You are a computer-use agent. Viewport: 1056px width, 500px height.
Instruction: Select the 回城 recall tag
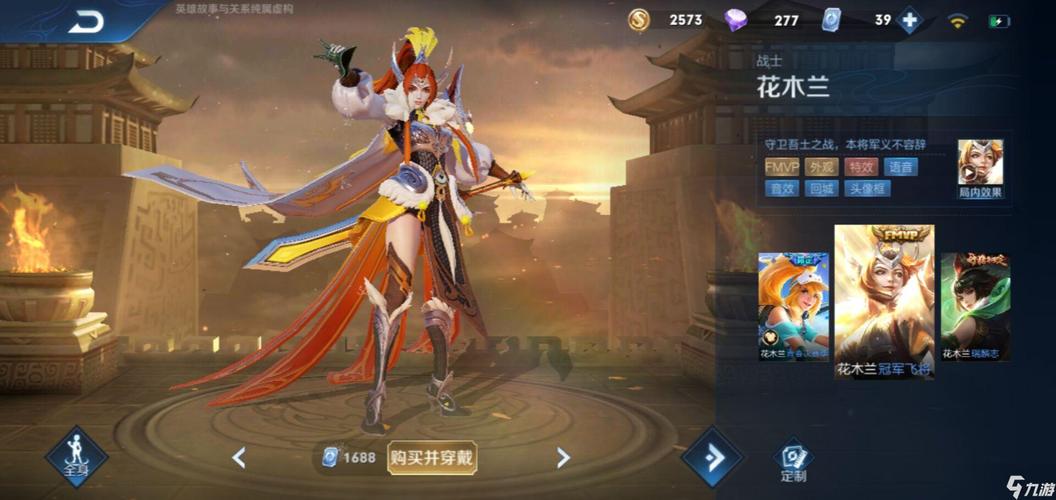[822, 188]
